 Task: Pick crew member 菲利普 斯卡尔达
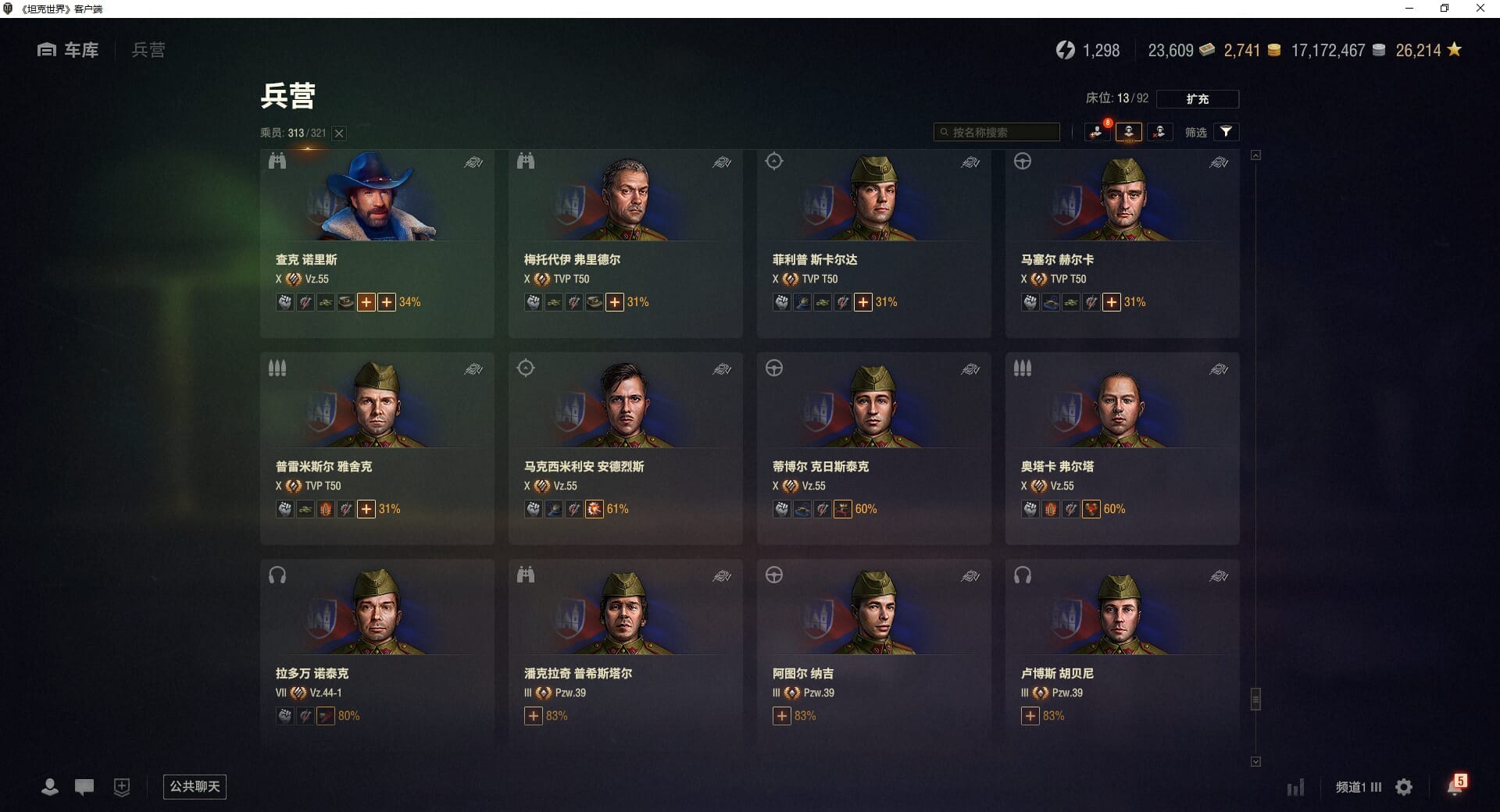[x=873, y=243]
